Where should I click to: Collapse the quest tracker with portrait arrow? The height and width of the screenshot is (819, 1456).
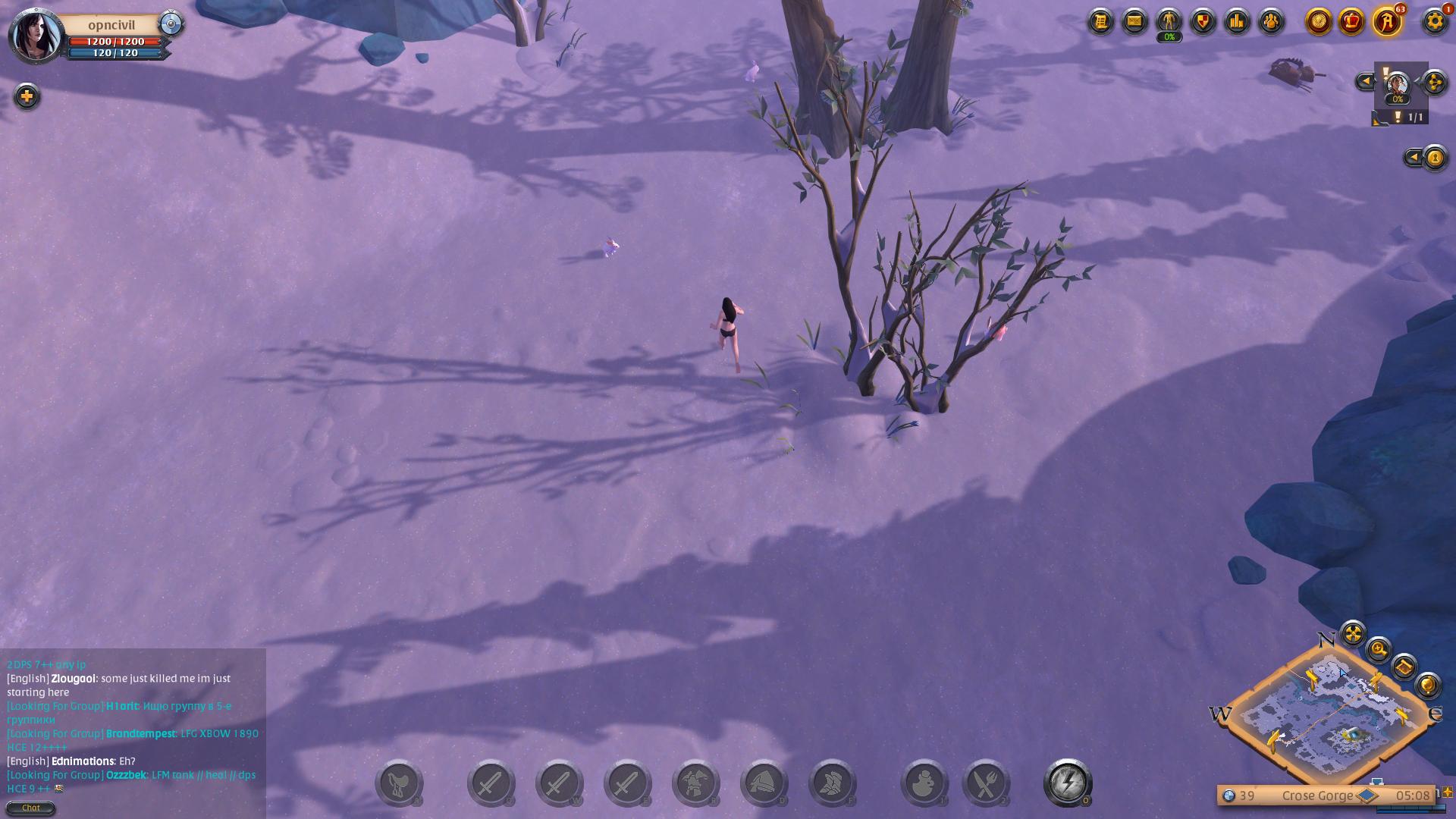click(1365, 81)
